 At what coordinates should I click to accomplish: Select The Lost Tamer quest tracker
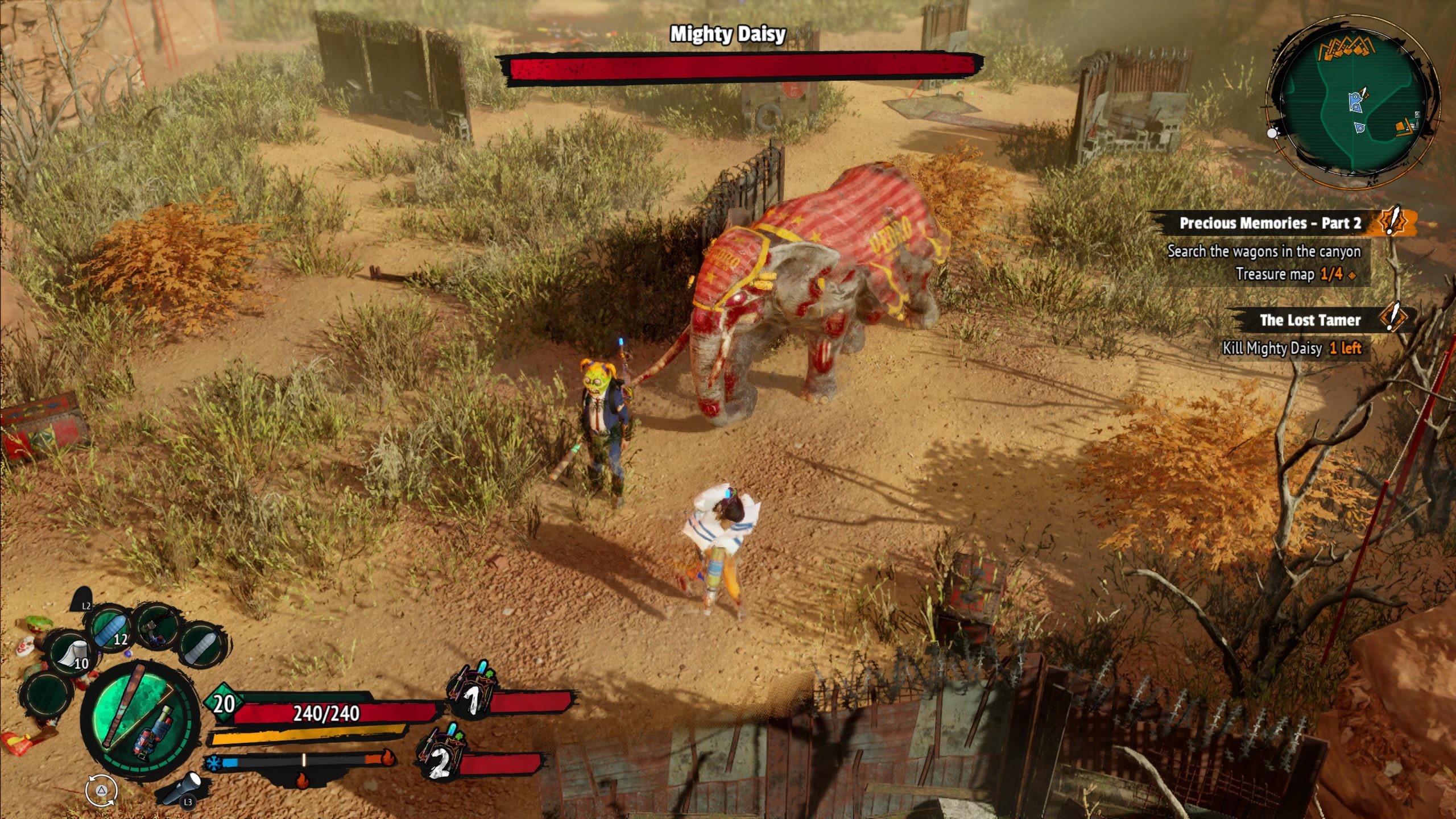(x=1309, y=320)
